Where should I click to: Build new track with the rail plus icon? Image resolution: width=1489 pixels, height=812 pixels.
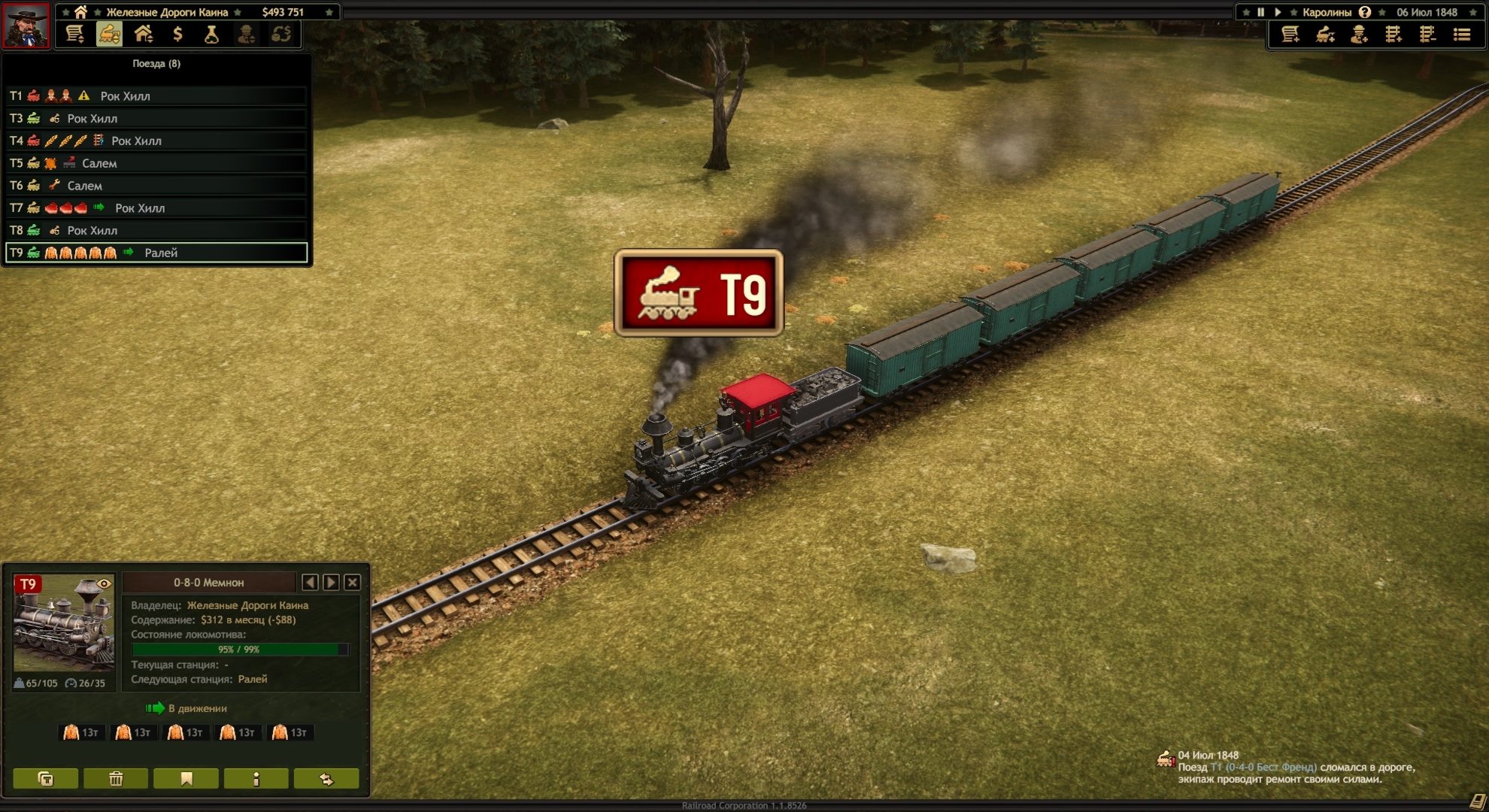pyautogui.click(x=1393, y=35)
